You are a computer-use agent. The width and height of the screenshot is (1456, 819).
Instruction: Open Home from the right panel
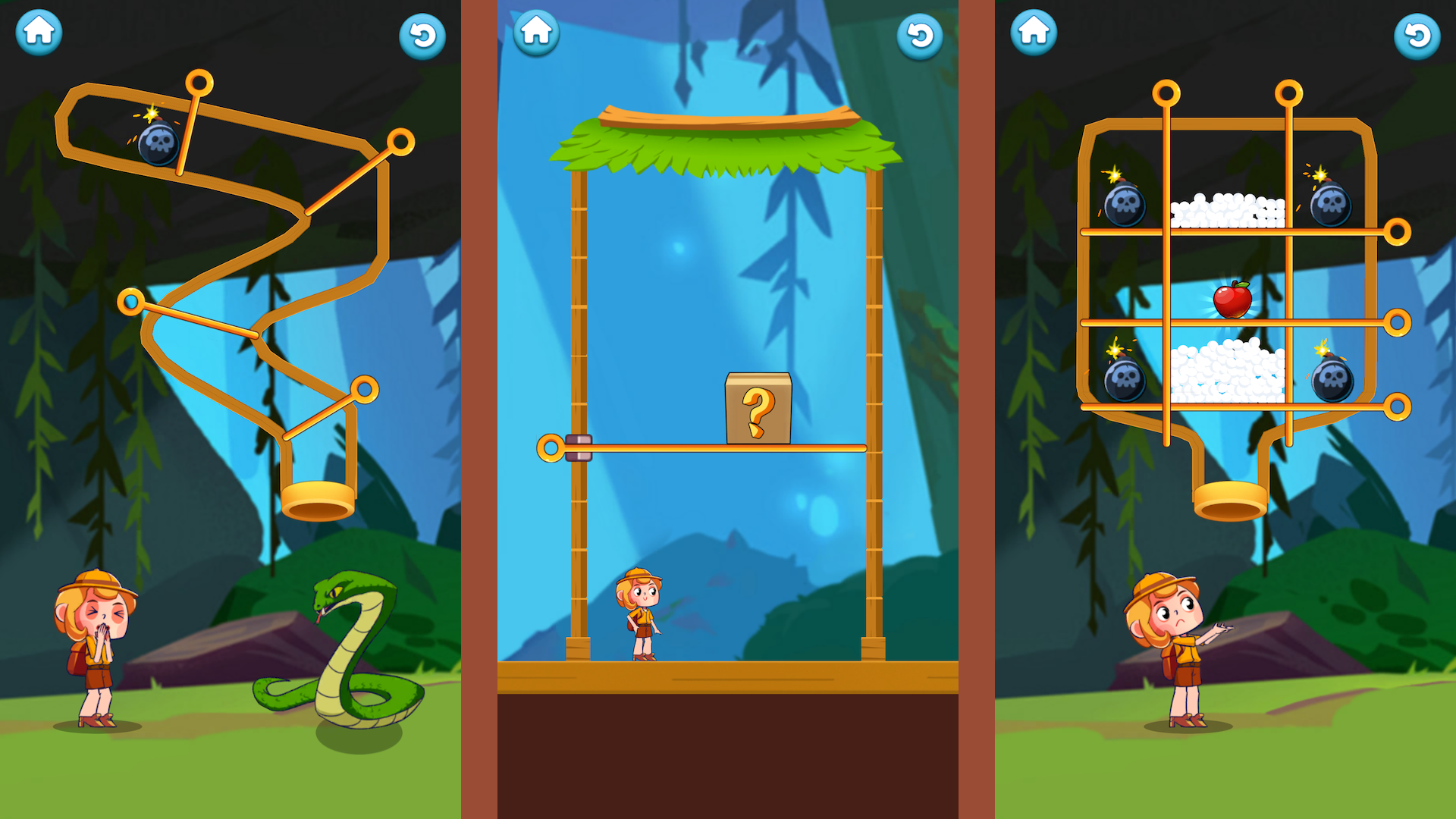pos(1035,32)
